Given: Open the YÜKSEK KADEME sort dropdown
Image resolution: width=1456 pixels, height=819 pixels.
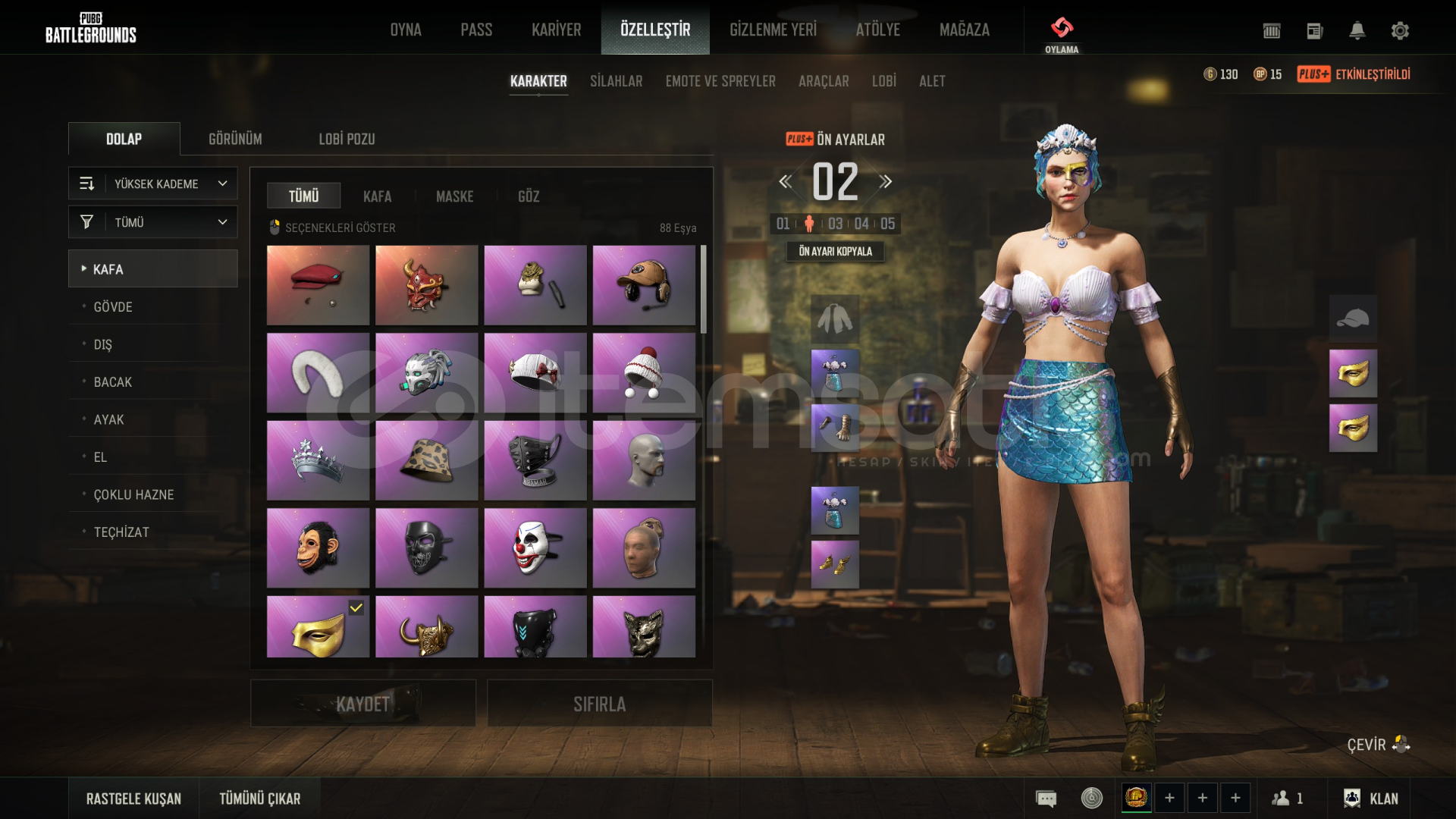Looking at the screenshot, I should click(x=153, y=184).
